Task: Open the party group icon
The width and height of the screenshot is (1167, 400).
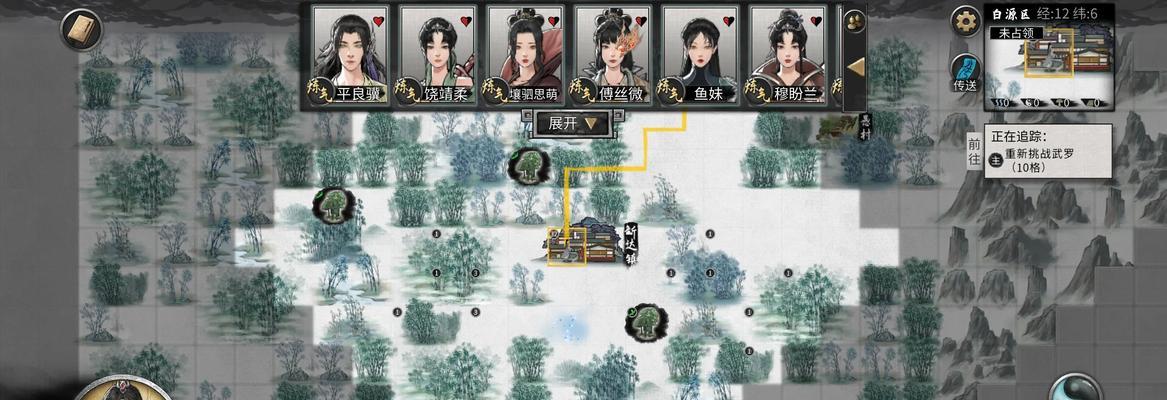Action: pos(855,21)
